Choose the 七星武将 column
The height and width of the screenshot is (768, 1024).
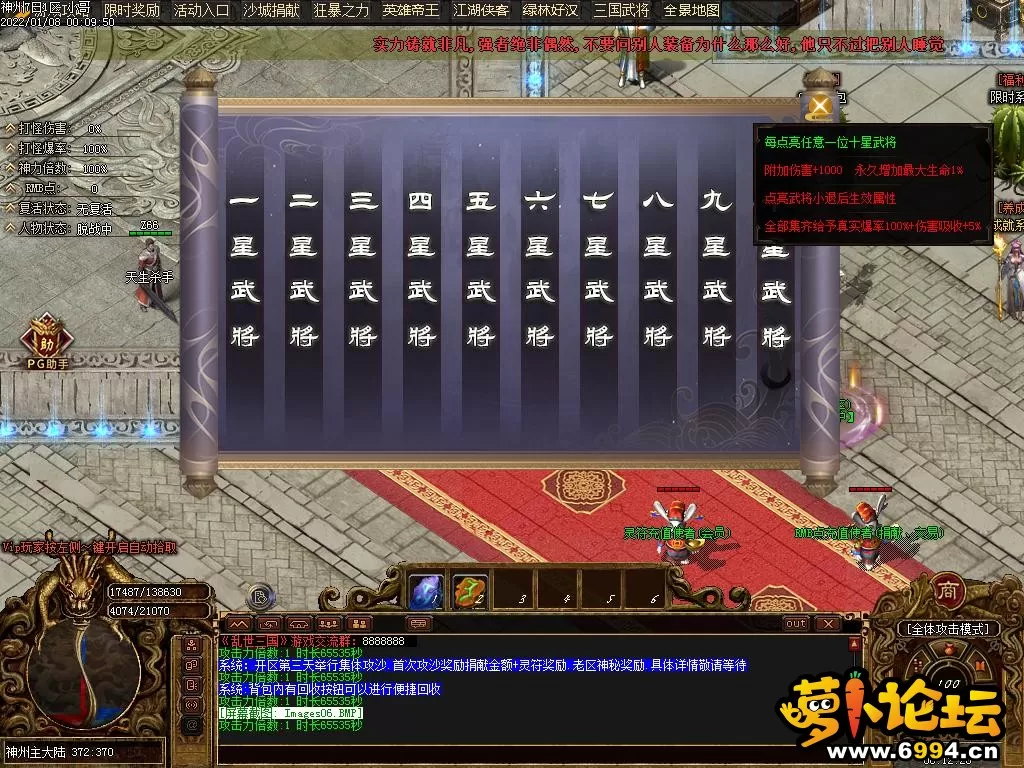[x=598, y=267]
